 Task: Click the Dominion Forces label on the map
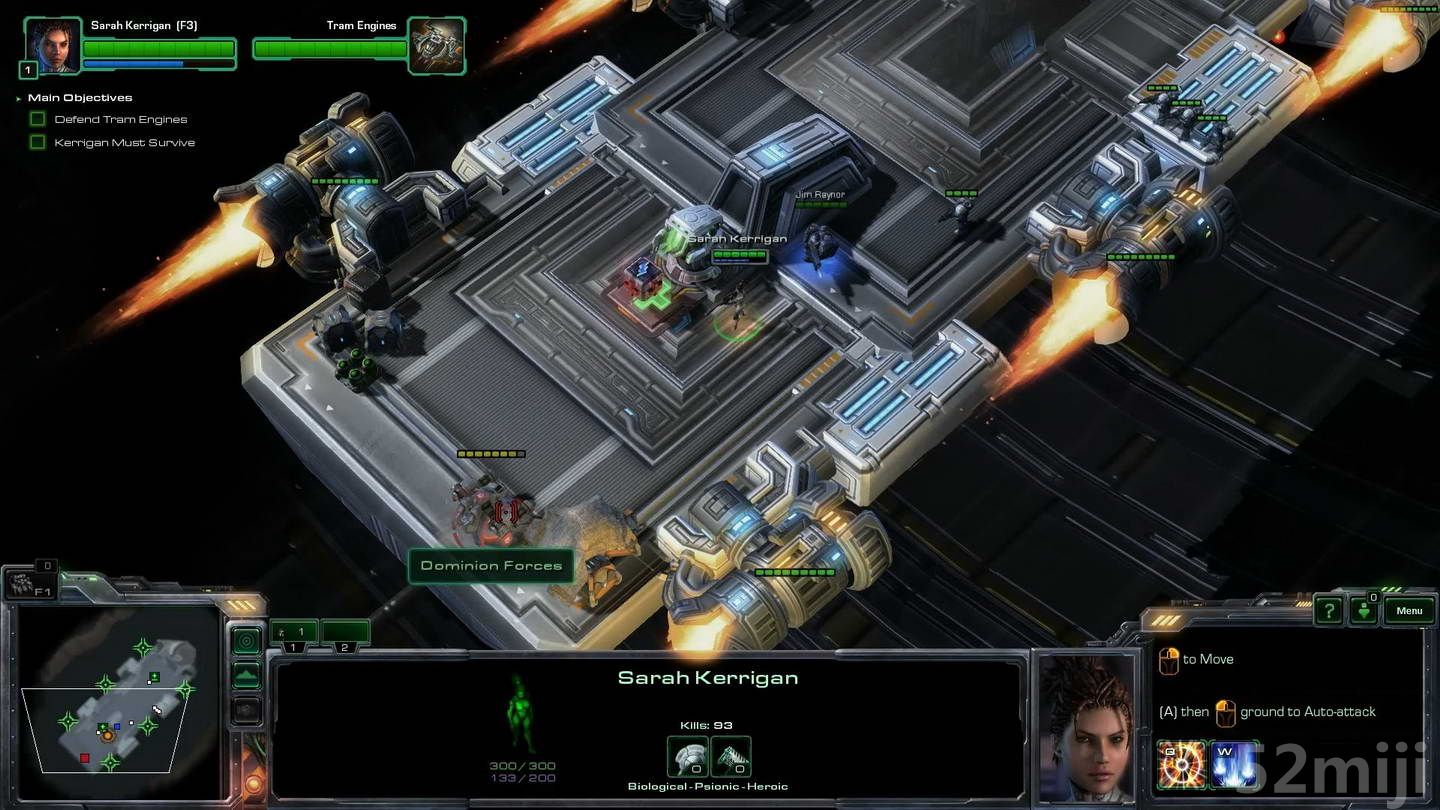coord(491,566)
